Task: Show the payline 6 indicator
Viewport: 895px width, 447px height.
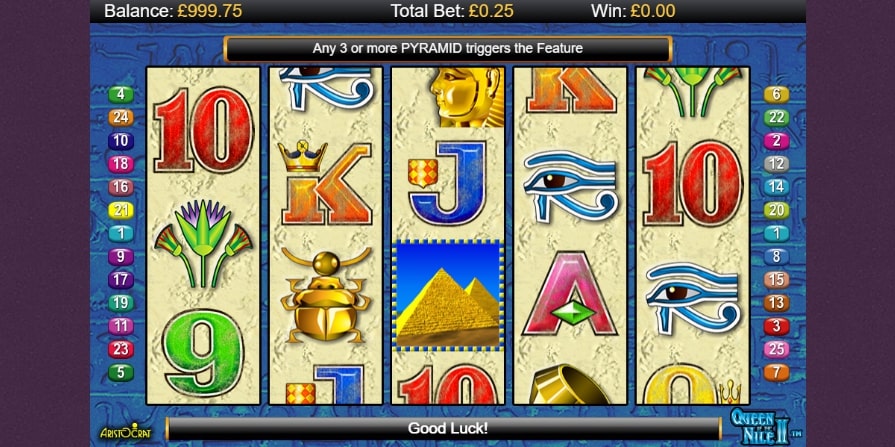Action: coord(776,95)
